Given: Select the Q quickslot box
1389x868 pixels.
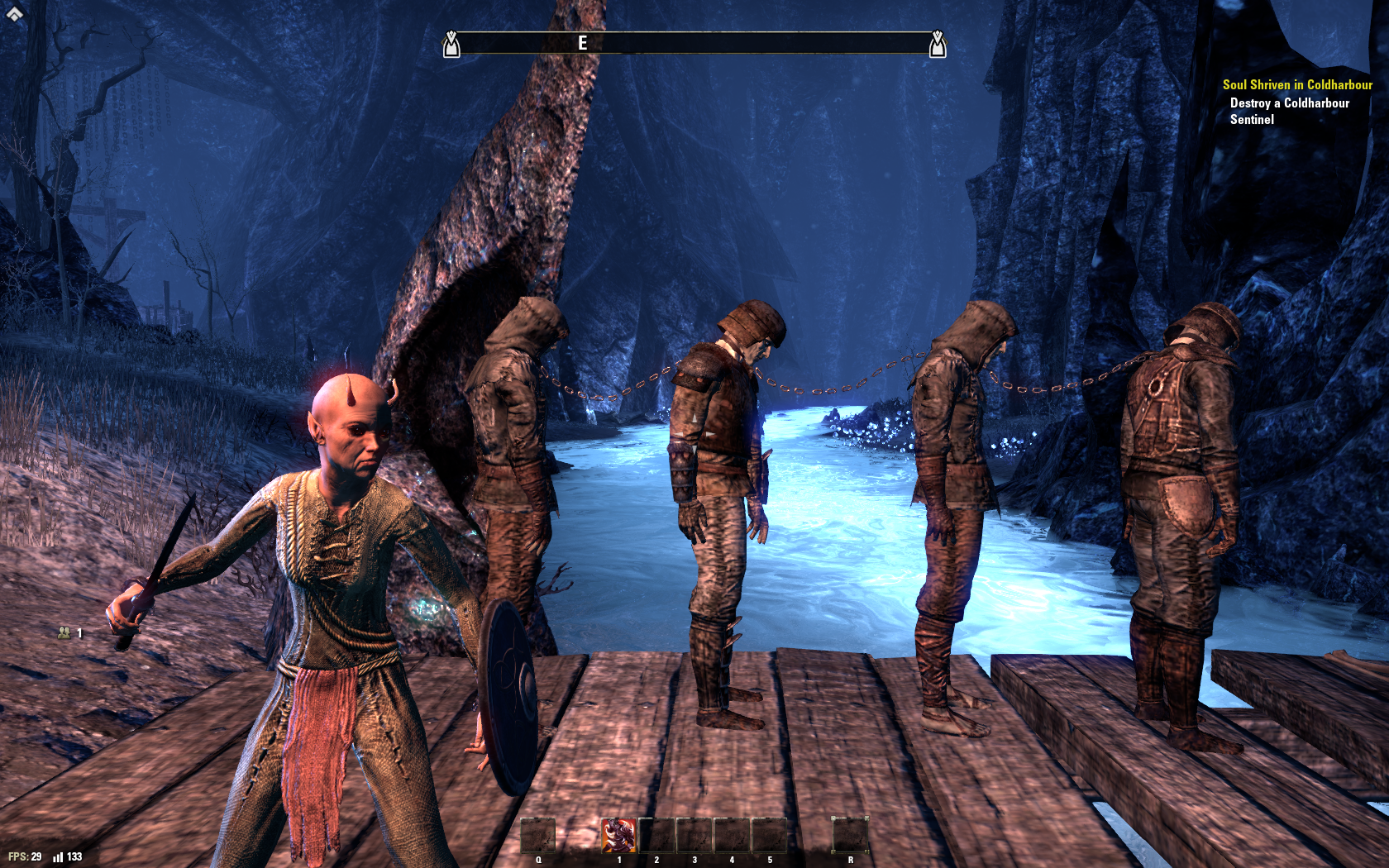Looking at the screenshot, I should pos(537,835).
